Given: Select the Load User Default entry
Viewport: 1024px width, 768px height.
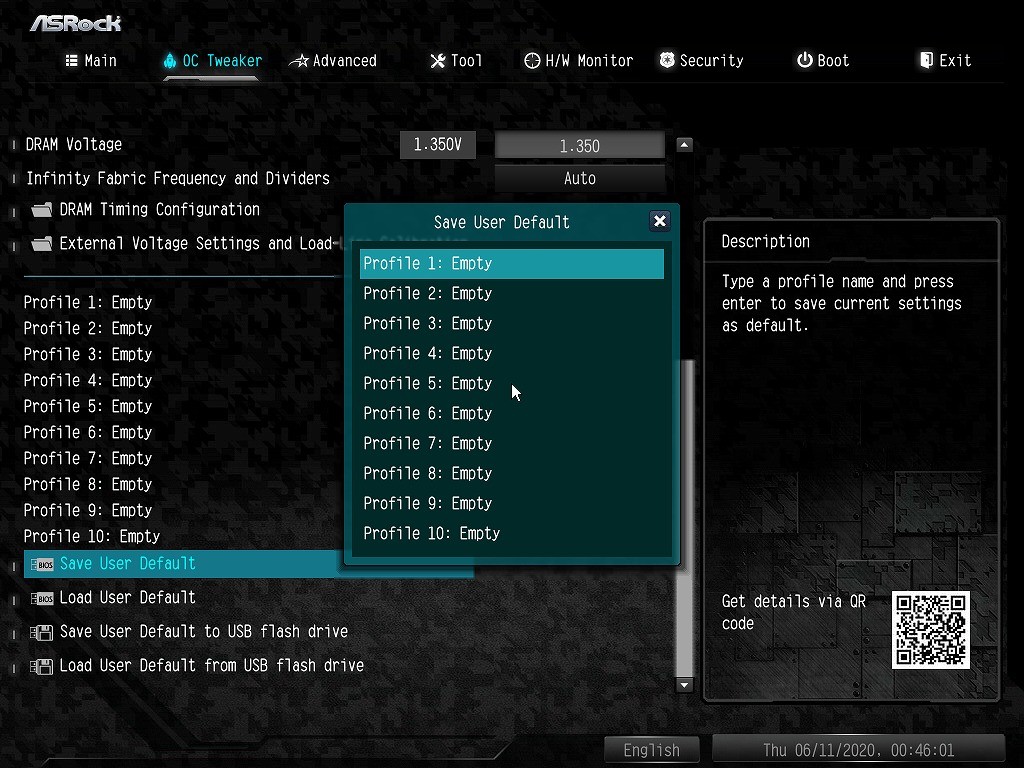Looking at the screenshot, I should 127,598.
